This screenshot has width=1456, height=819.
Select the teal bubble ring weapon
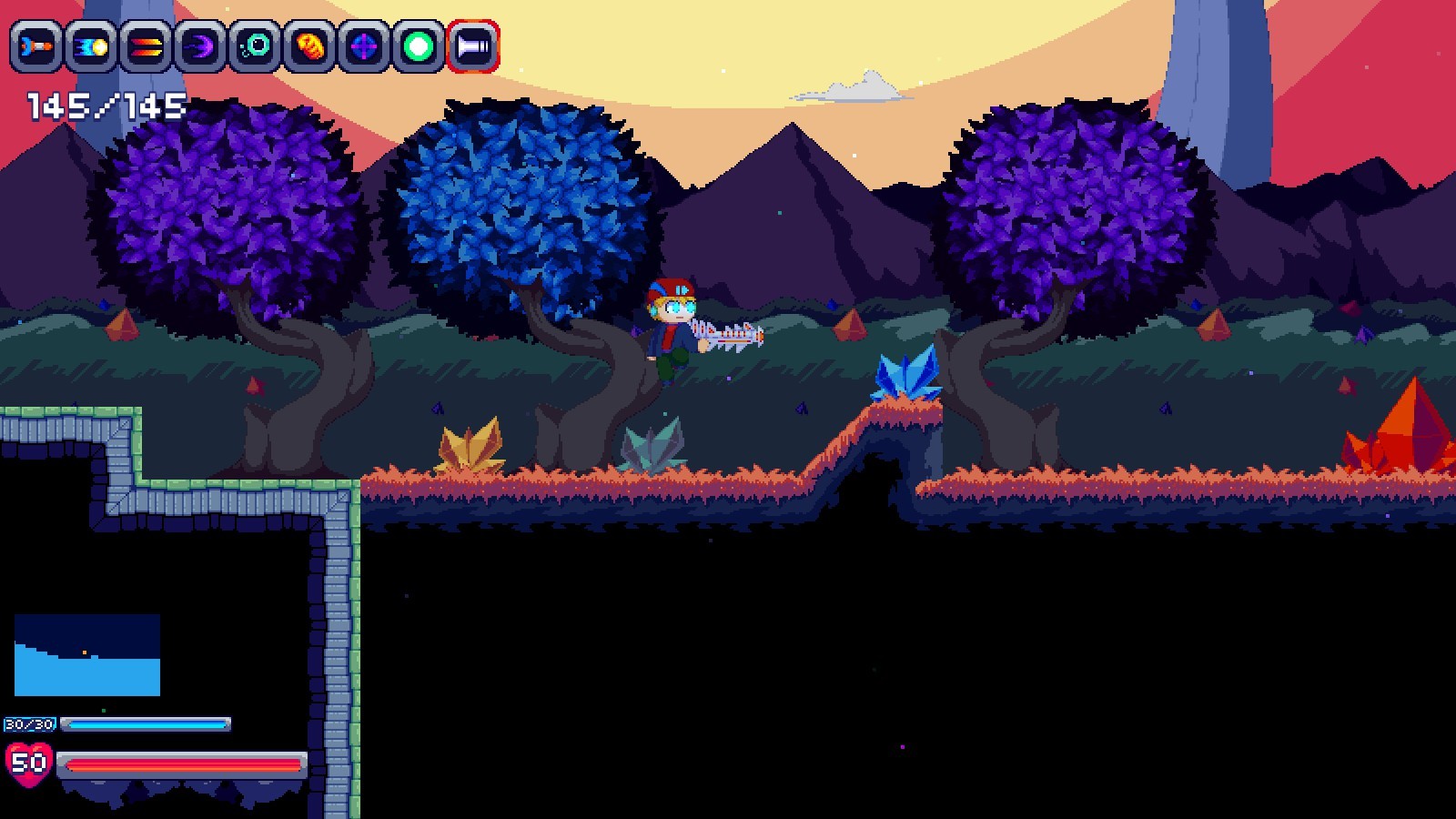[255, 46]
